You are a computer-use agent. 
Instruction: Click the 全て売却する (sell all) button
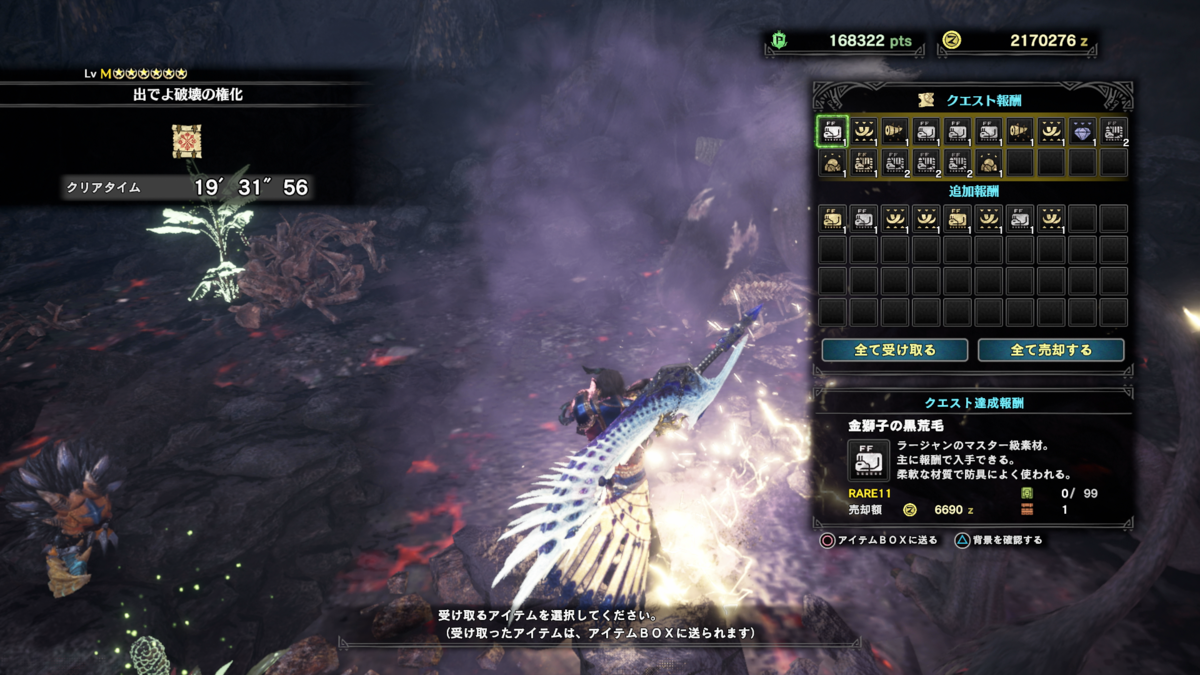[x=1051, y=350]
